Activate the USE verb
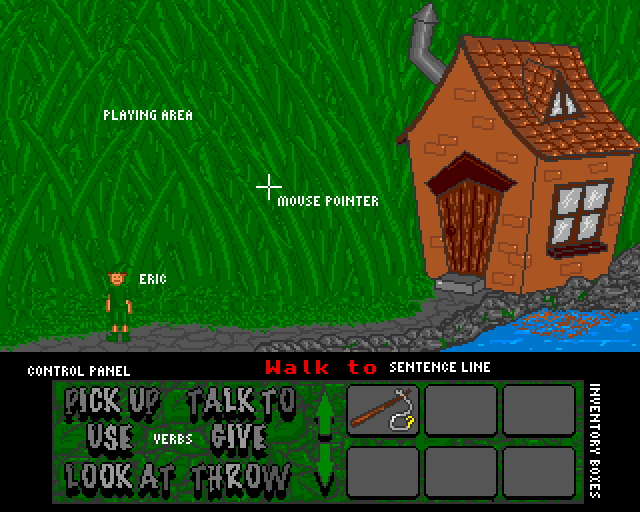The width and height of the screenshot is (640, 512). pyautogui.click(x=109, y=438)
